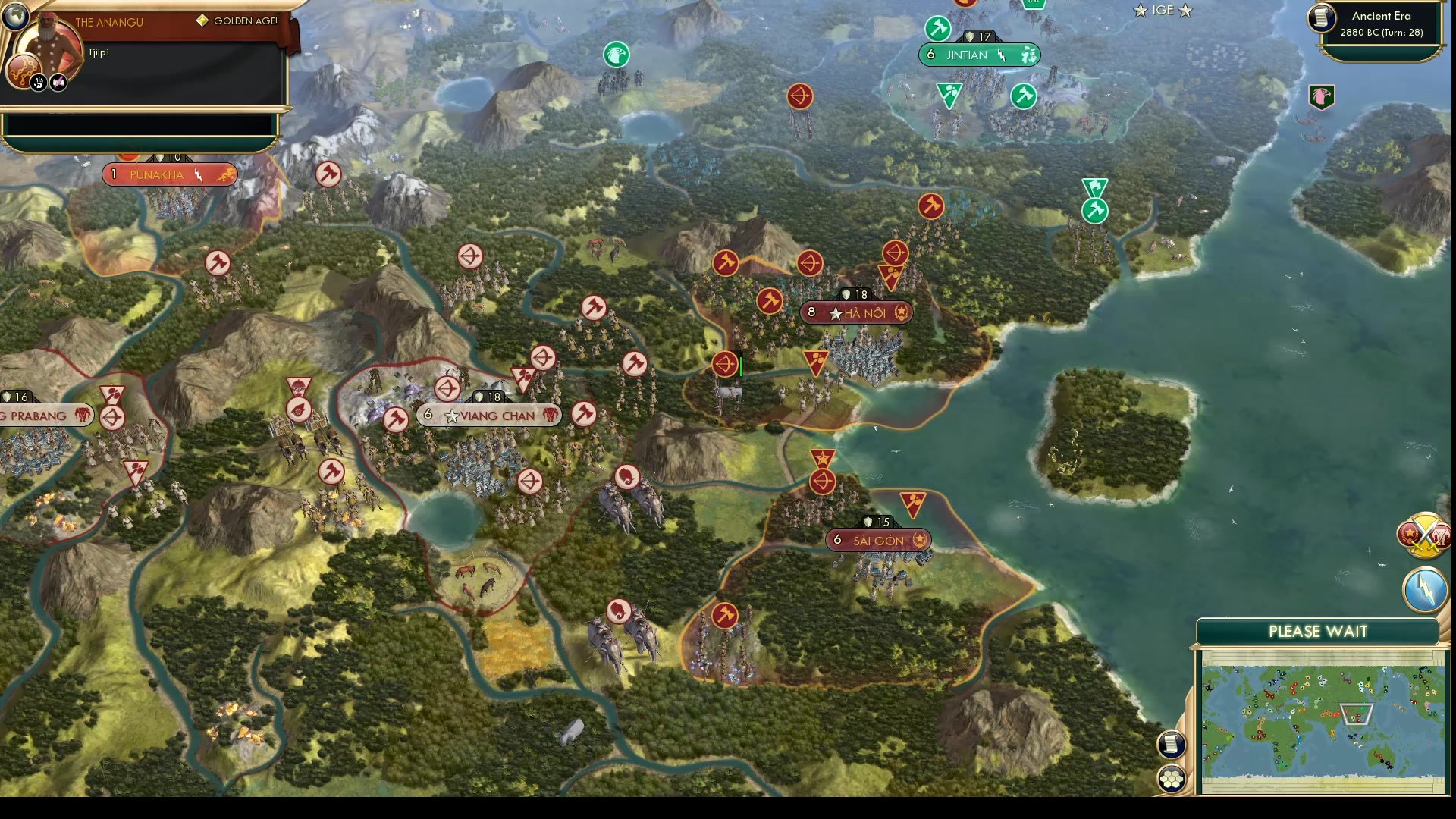Select an archer flag west of Viang Chan
The width and height of the screenshot is (1456, 819).
point(447,388)
